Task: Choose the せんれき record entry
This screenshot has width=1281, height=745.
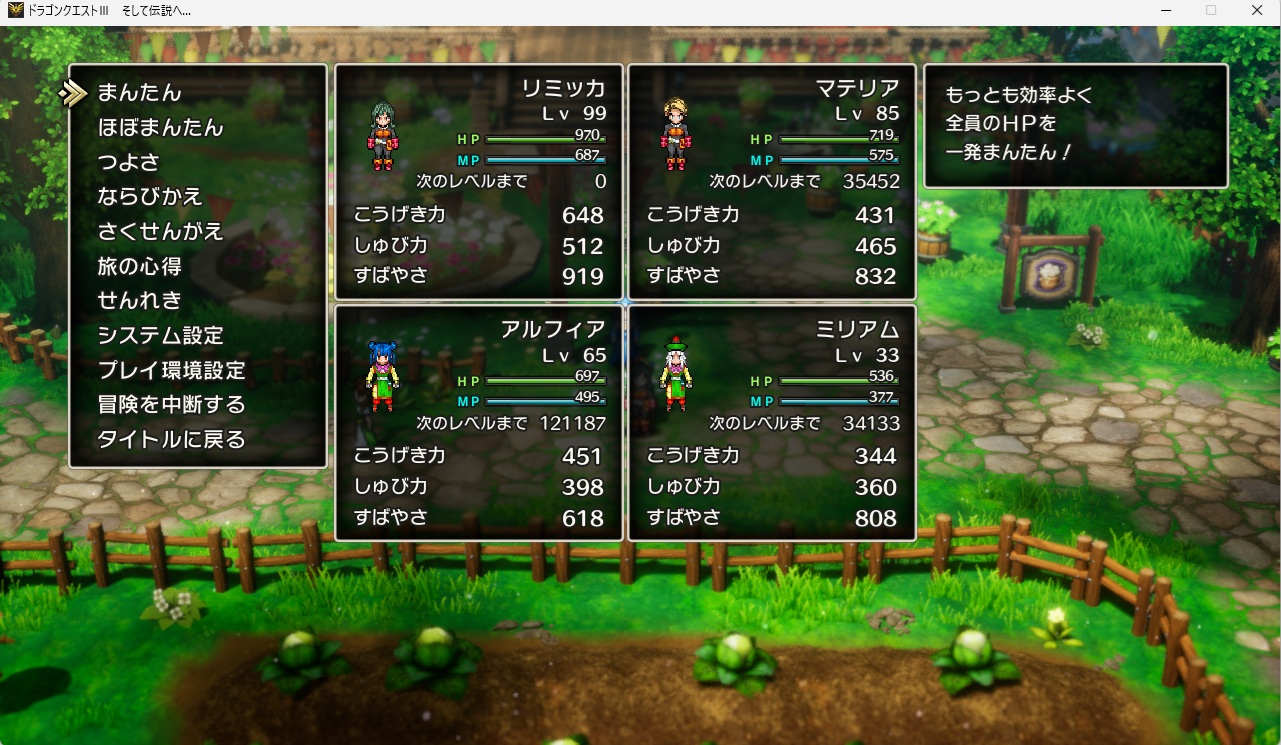Action: [139, 300]
